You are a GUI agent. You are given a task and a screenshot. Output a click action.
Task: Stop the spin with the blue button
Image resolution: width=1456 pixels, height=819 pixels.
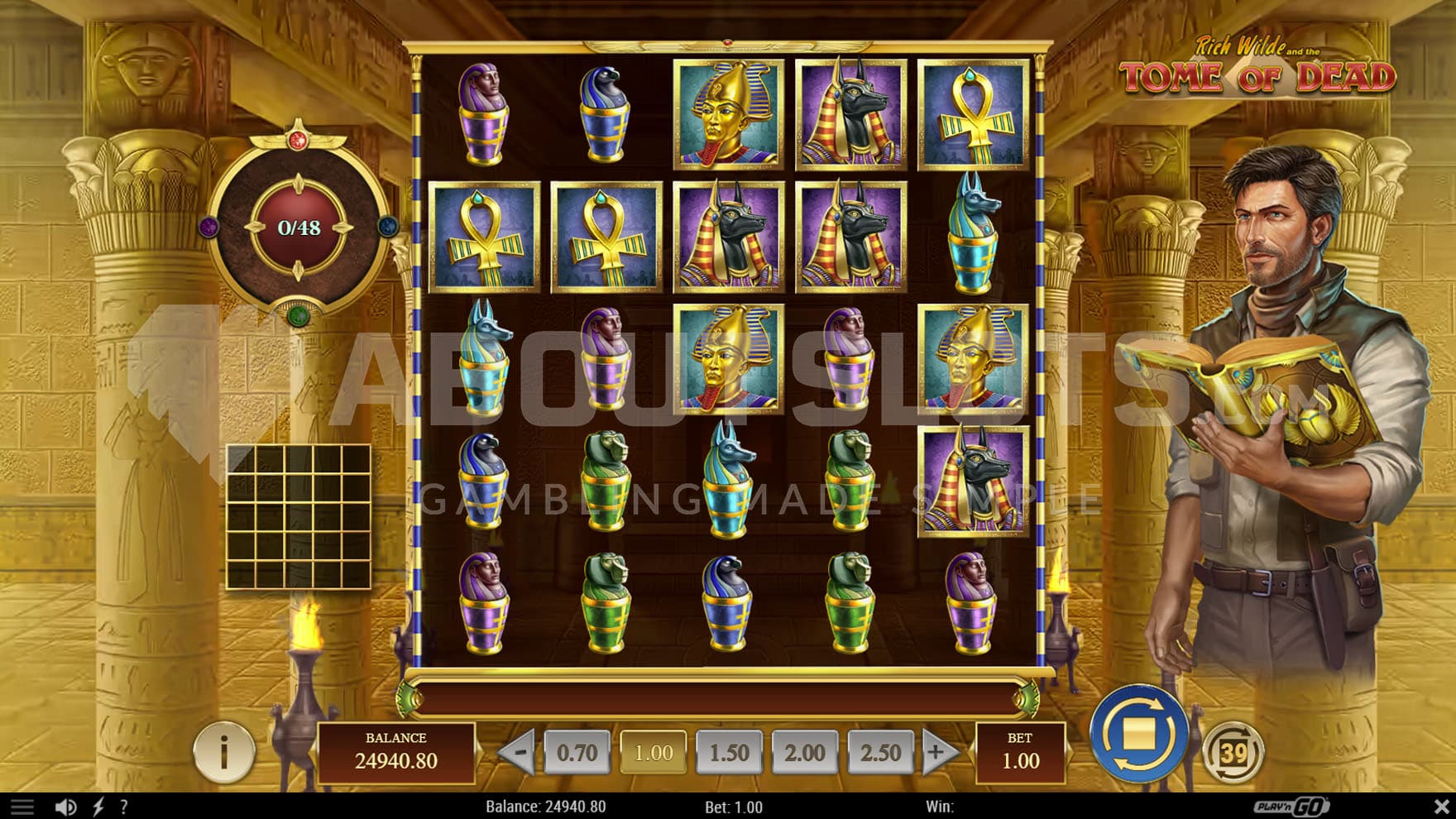point(1138,734)
